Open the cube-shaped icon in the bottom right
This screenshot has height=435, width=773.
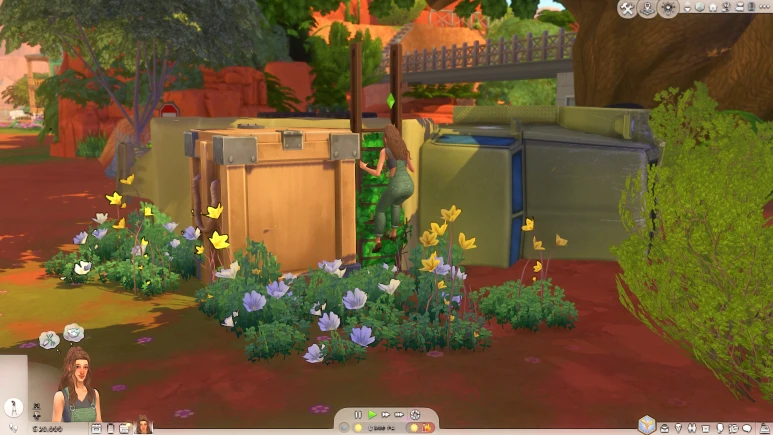coord(646,424)
